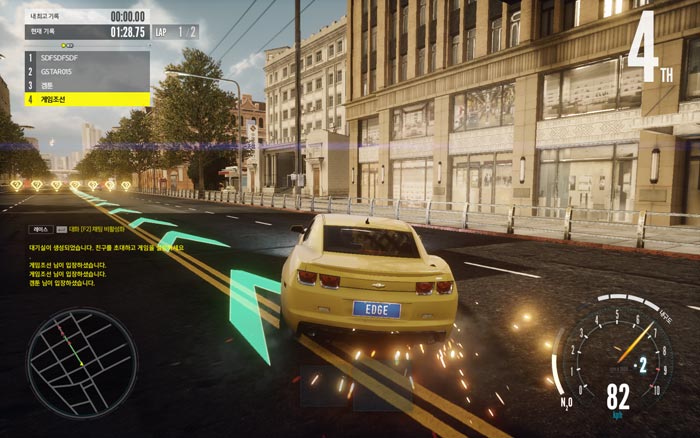Click the circular street minimap
This screenshot has width=700, height=438.
(x=67, y=354)
